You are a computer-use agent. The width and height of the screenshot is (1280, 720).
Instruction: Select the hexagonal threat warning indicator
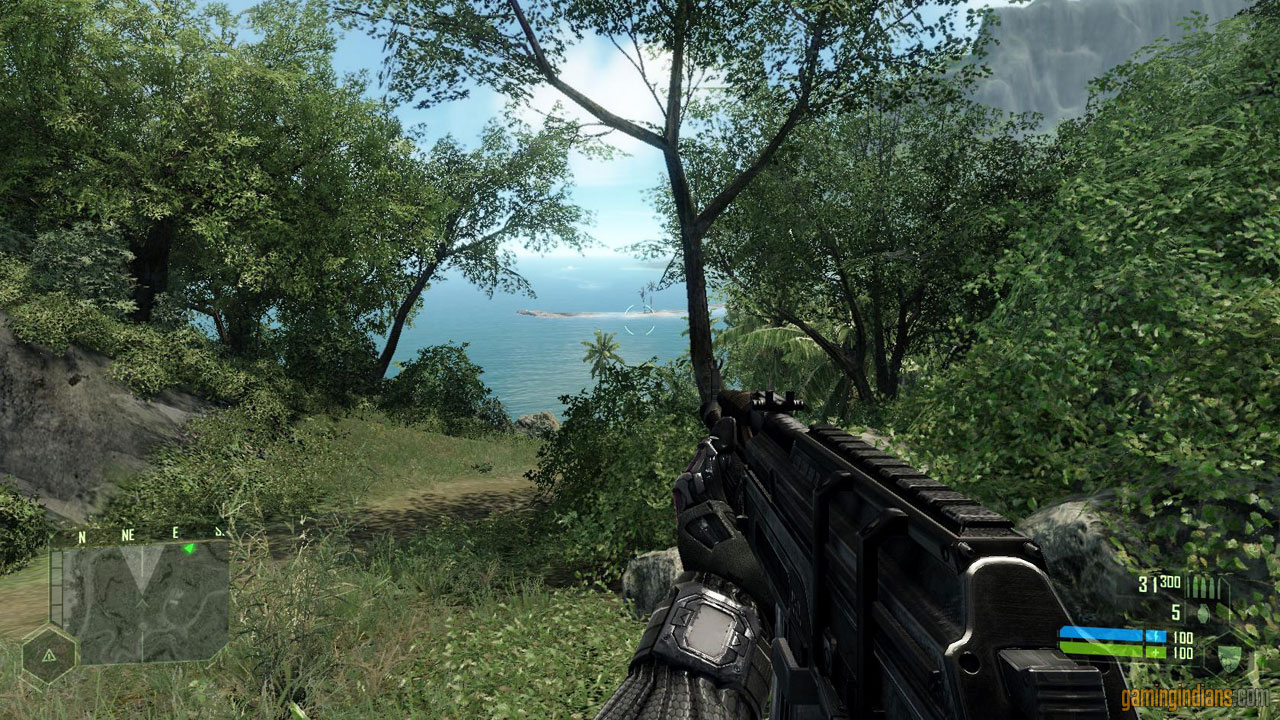[x=49, y=654]
